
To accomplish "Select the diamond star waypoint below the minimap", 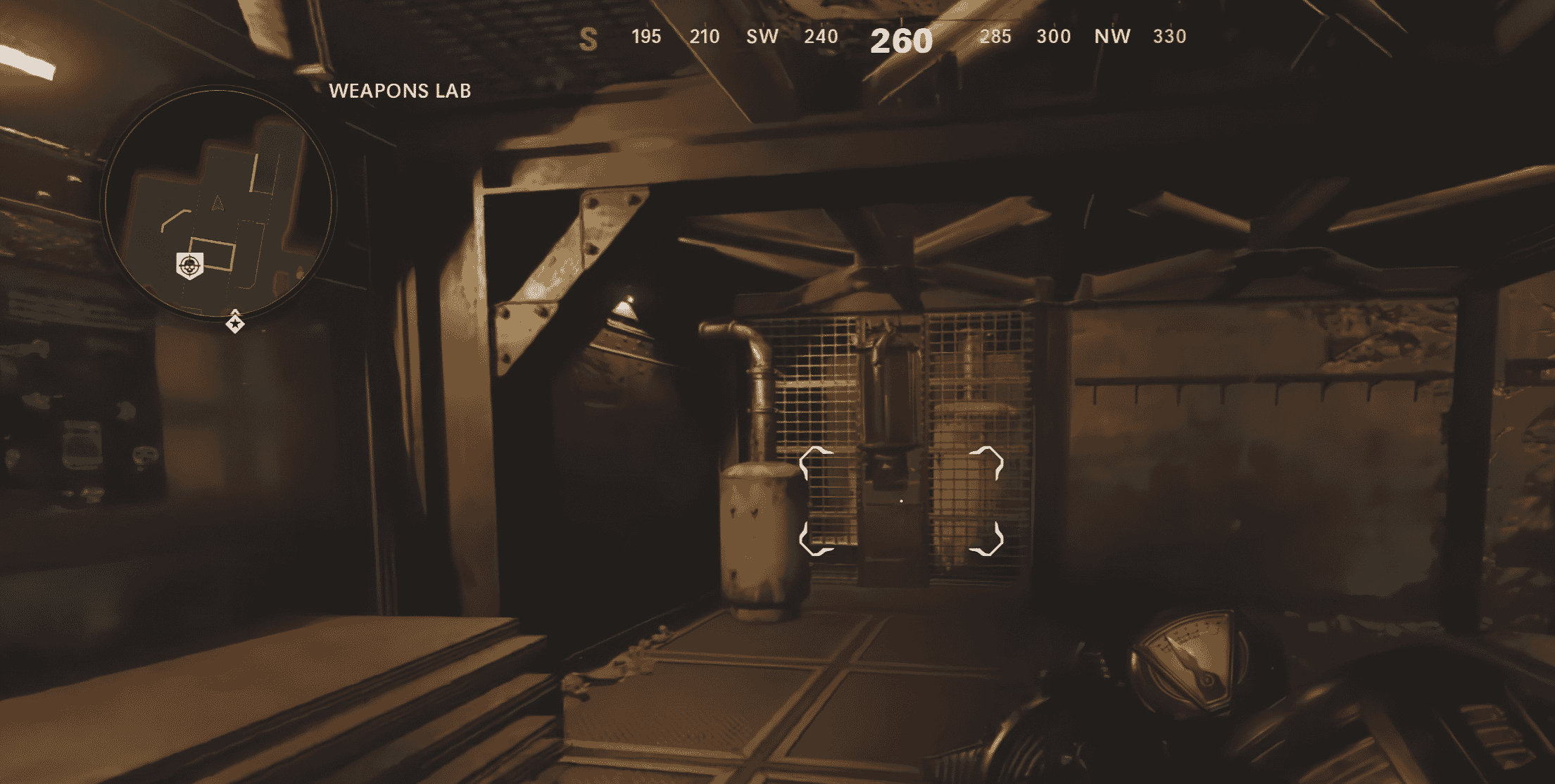I will (x=235, y=324).
